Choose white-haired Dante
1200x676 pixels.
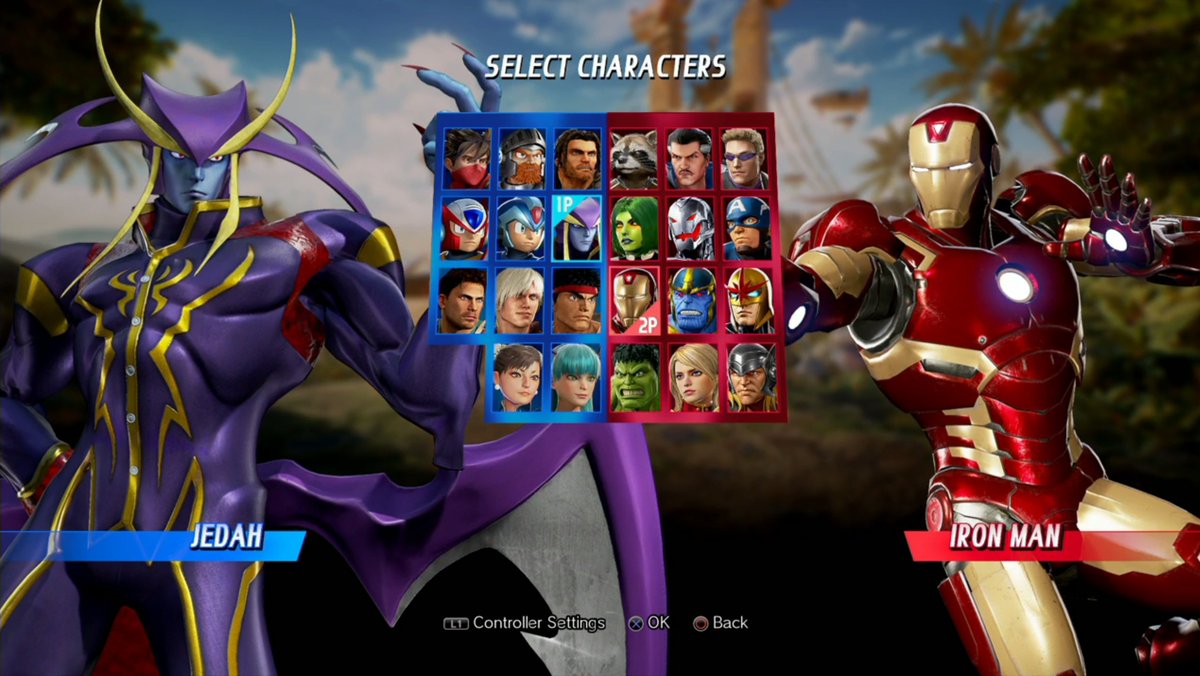521,300
